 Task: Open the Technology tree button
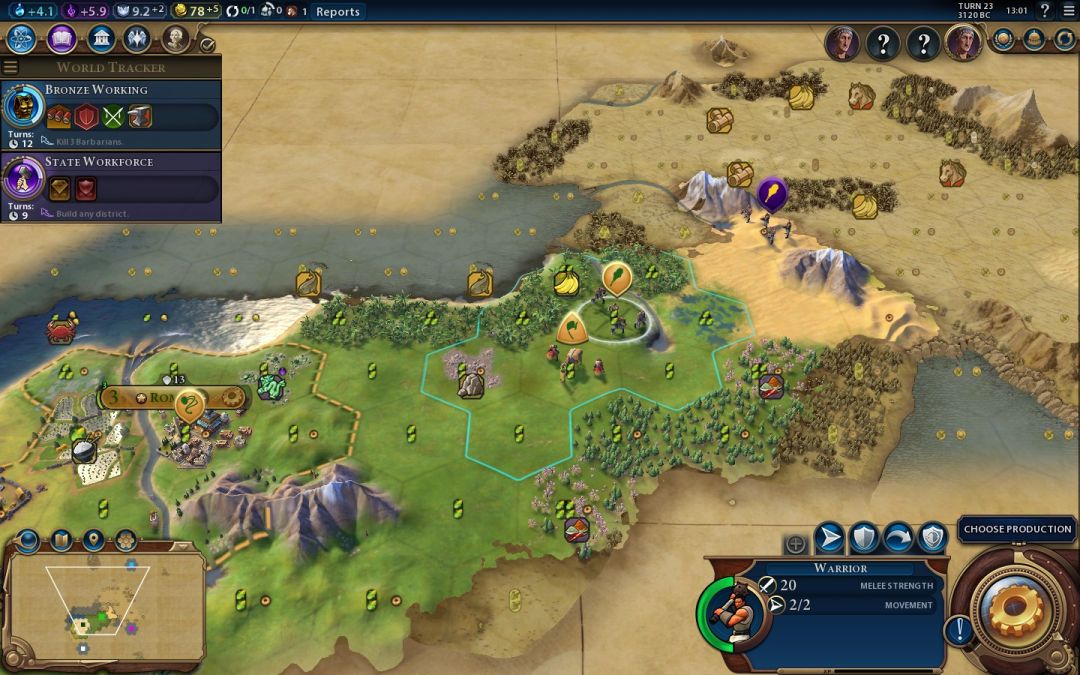pyautogui.click(x=22, y=39)
